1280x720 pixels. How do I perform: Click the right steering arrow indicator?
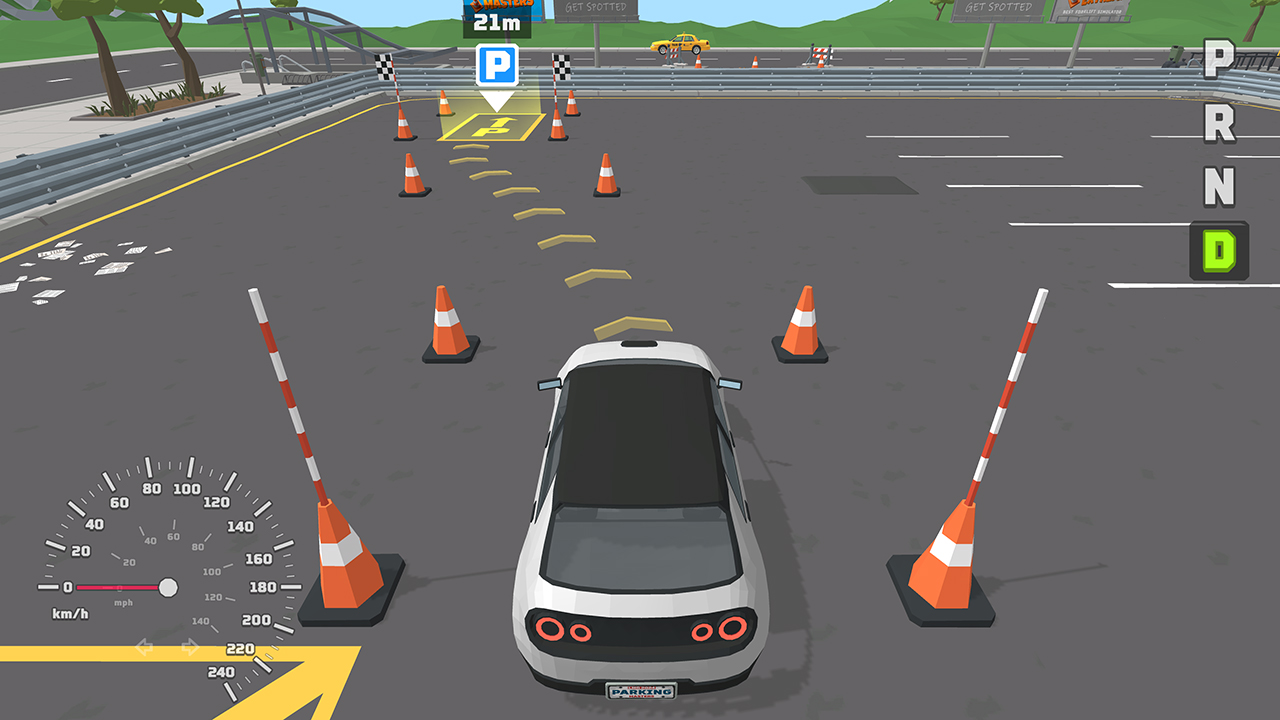pyautogui.click(x=190, y=648)
